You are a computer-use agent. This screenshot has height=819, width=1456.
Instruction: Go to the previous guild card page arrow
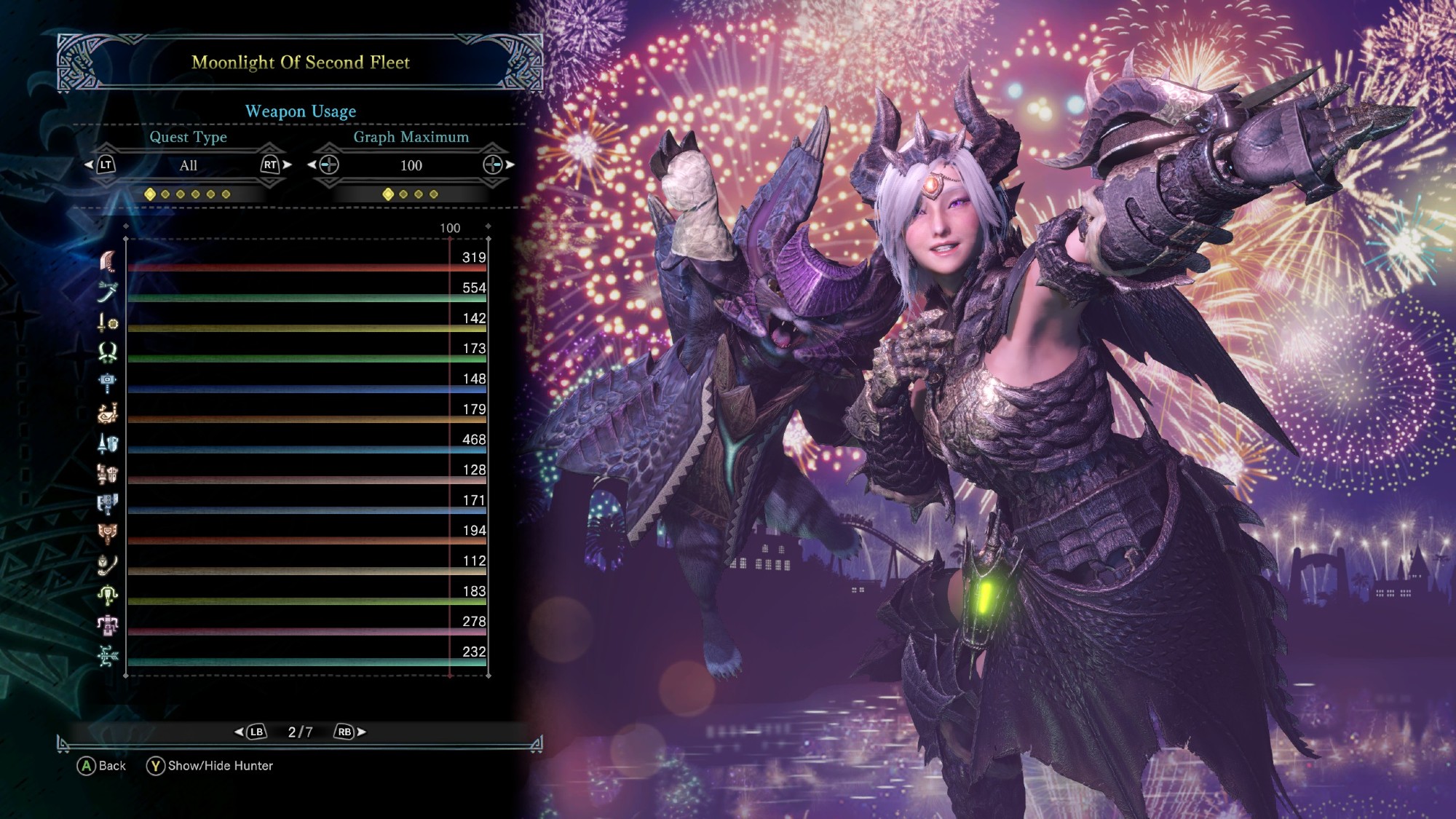[x=240, y=732]
